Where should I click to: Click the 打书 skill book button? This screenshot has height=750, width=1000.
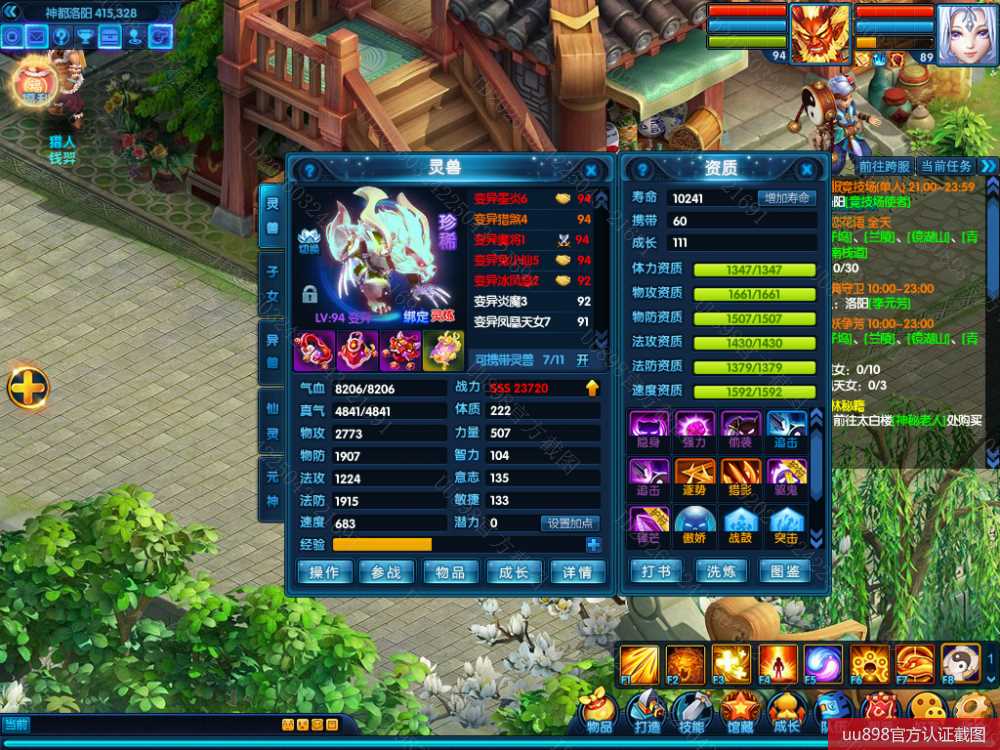[x=655, y=571]
